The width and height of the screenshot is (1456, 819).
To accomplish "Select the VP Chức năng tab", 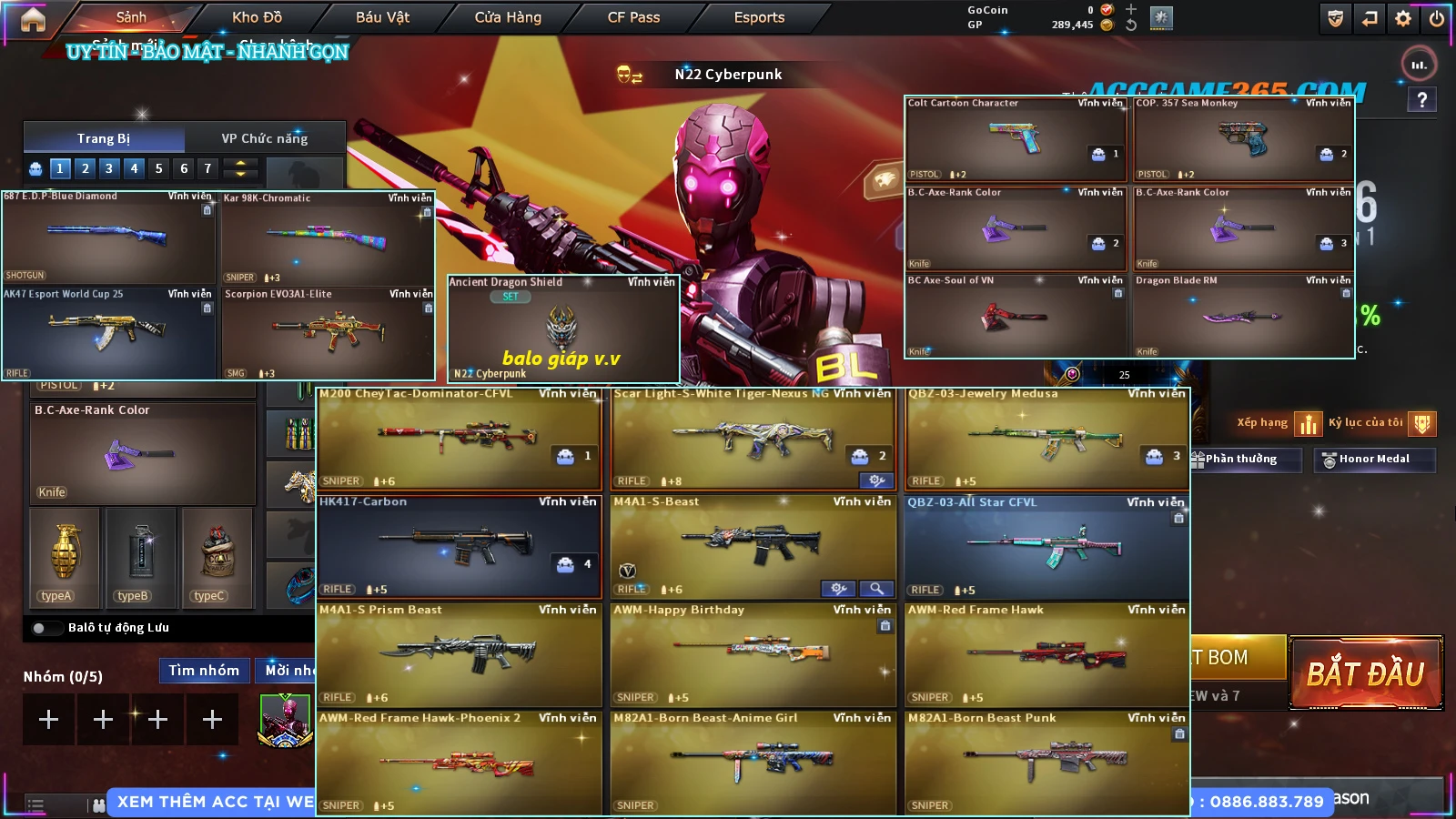I will [x=264, y=138].
